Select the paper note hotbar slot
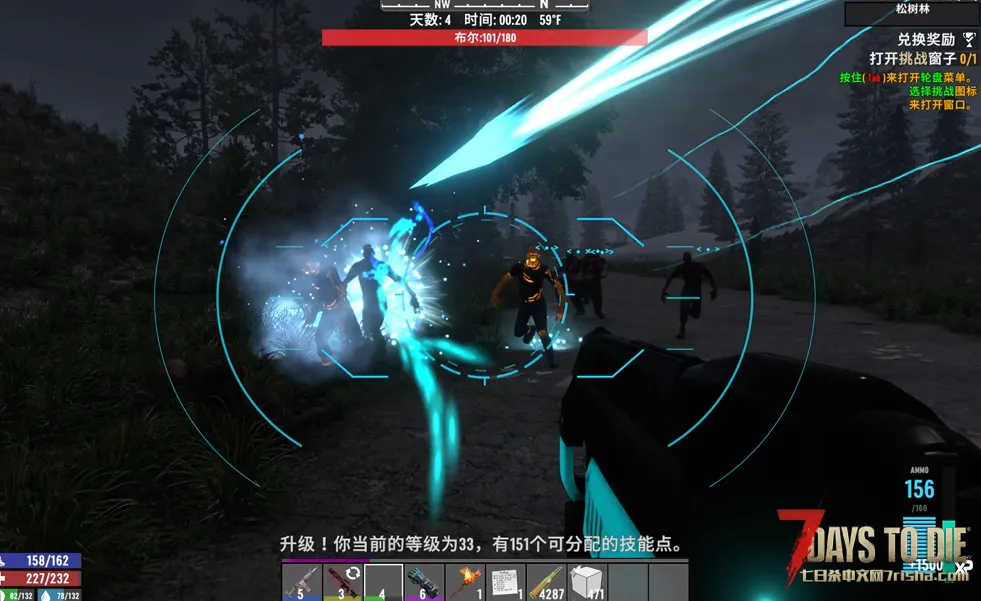981x601 pixels. (x=506, y=582)
